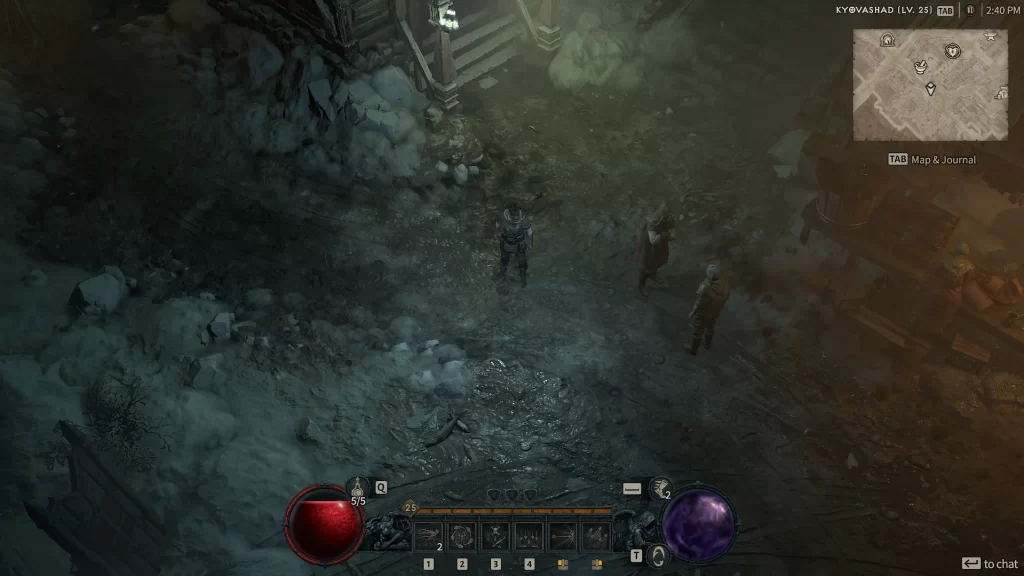This screenshot has width=1024, height=576.
Task: Activate the last skill slot on the action bar
Action: click(x=597, y=537)
